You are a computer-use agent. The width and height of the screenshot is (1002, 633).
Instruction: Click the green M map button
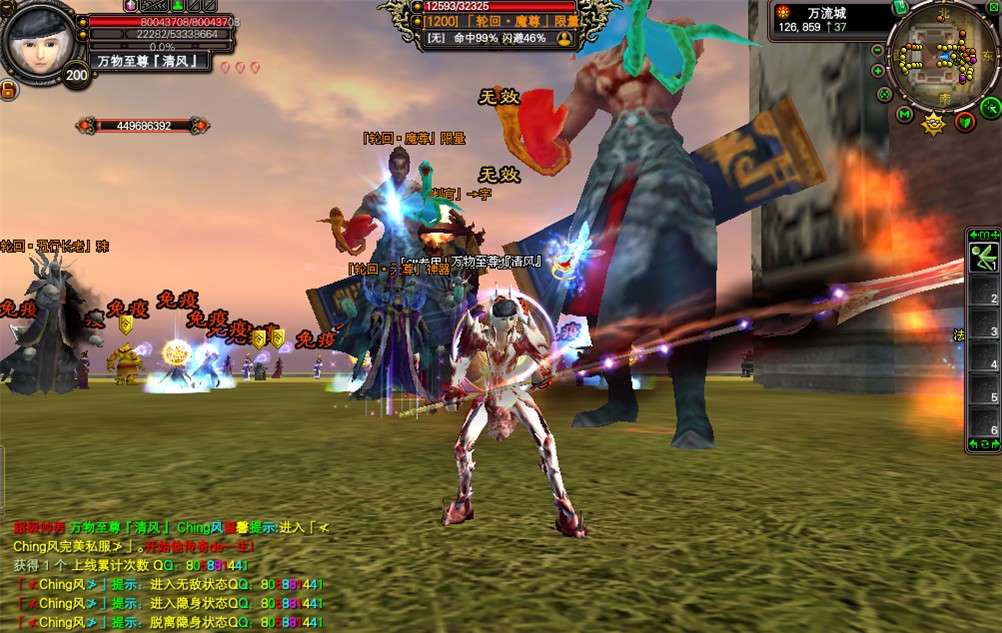tap(904, 115)
